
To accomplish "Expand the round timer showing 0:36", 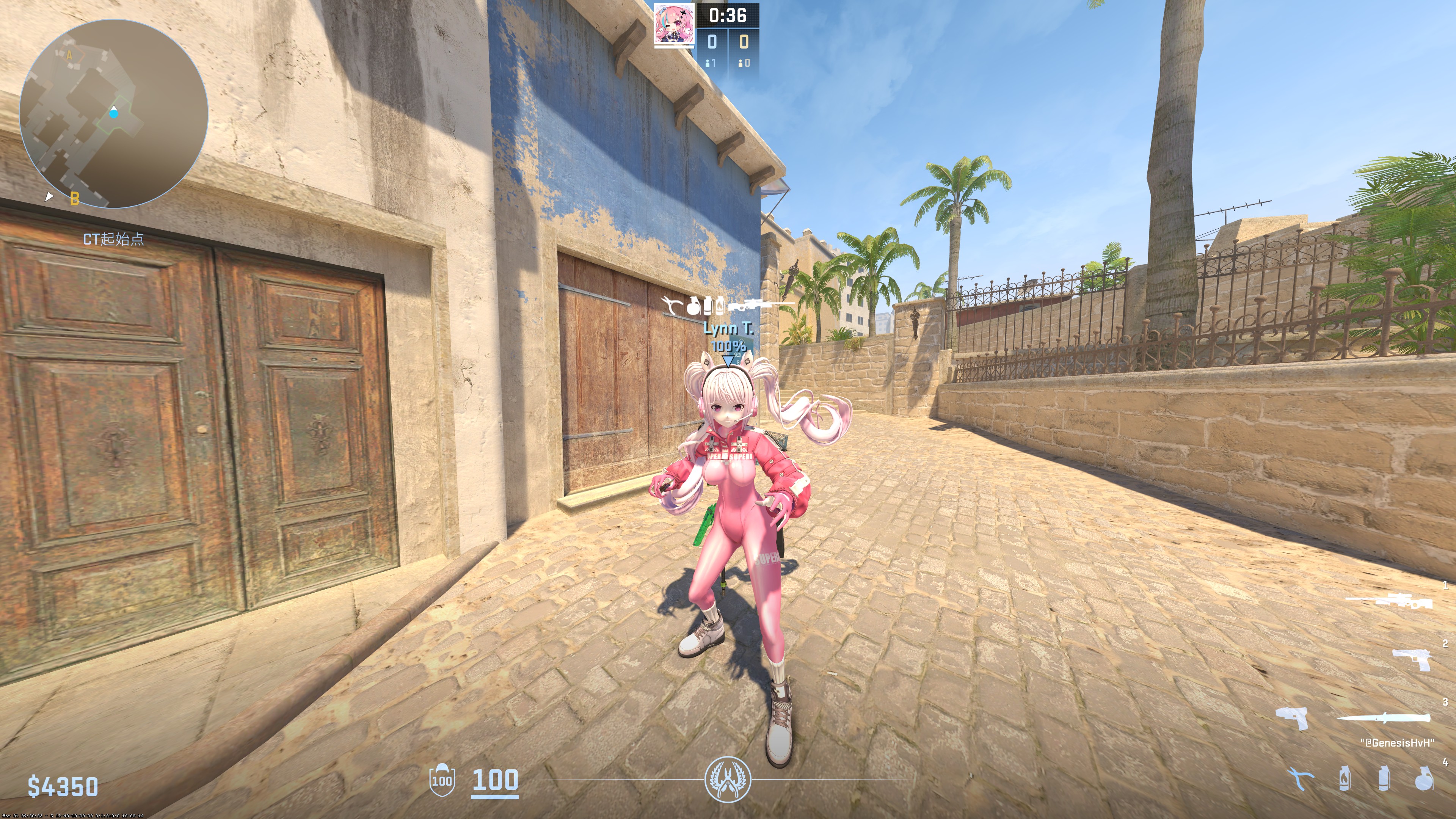I will pyautogui.click(x=728, y=16).
